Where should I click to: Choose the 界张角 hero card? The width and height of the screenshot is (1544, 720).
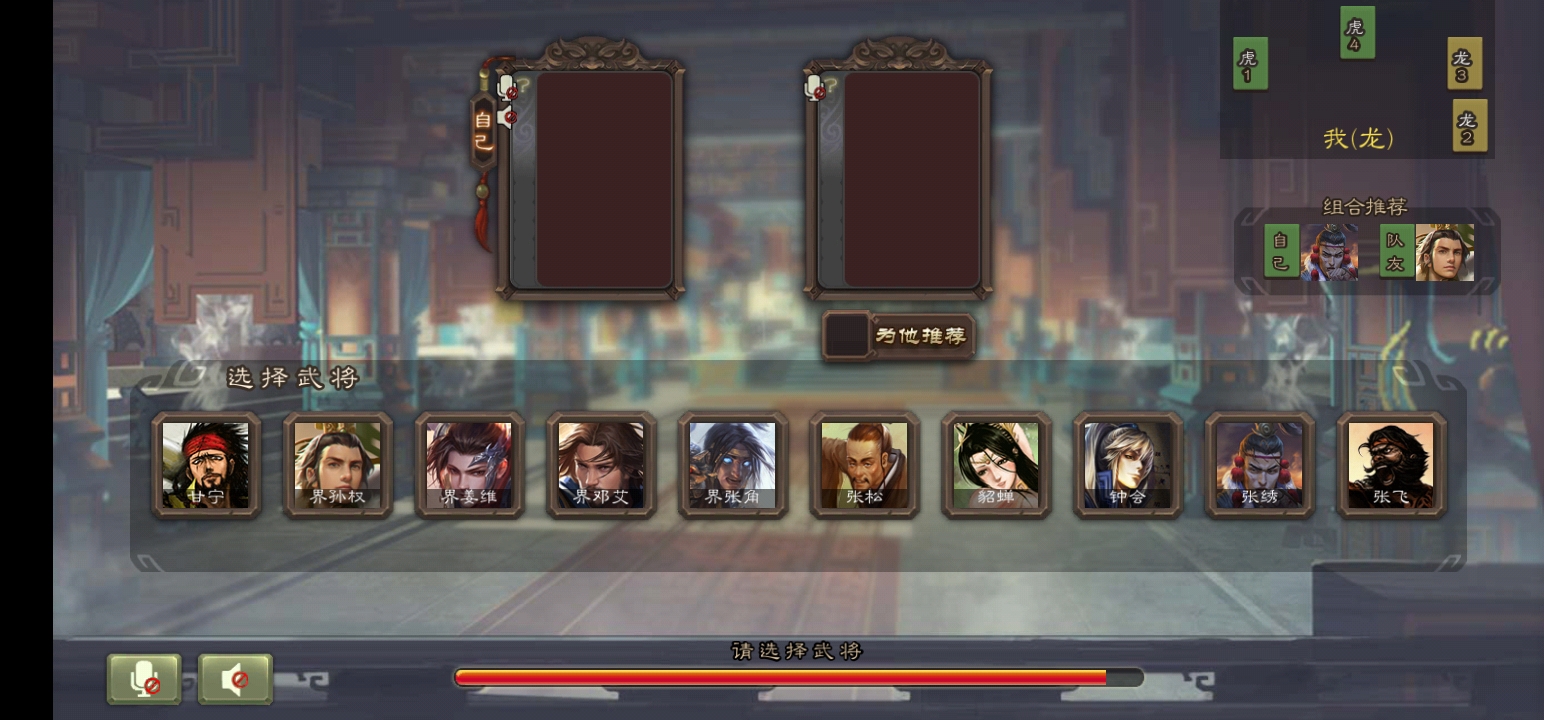(733, 464)
